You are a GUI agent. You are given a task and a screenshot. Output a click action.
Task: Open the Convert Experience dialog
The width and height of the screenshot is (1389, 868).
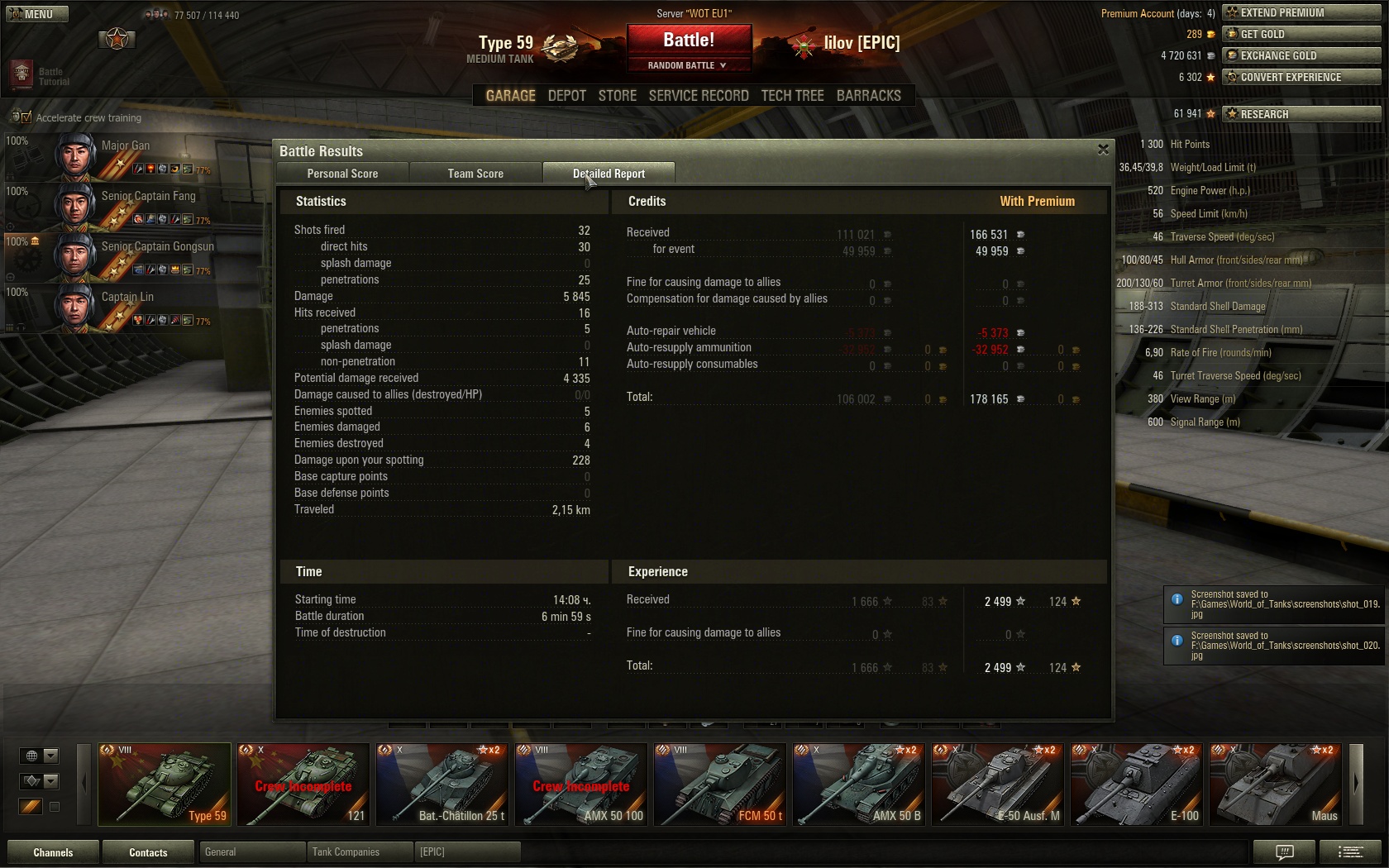(1301, 77)
